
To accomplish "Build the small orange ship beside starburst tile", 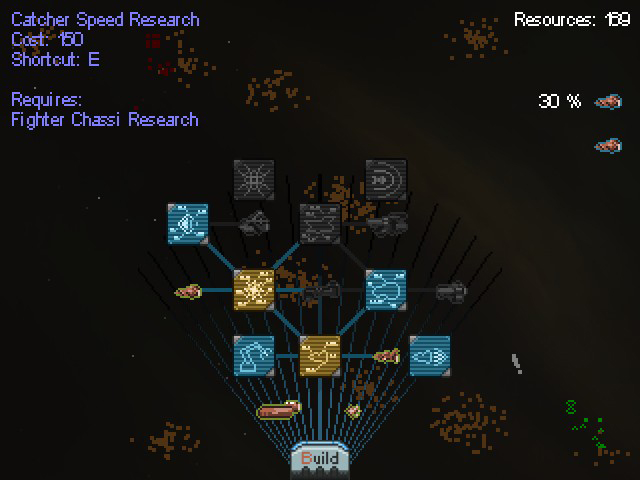I will coord(188,292).
